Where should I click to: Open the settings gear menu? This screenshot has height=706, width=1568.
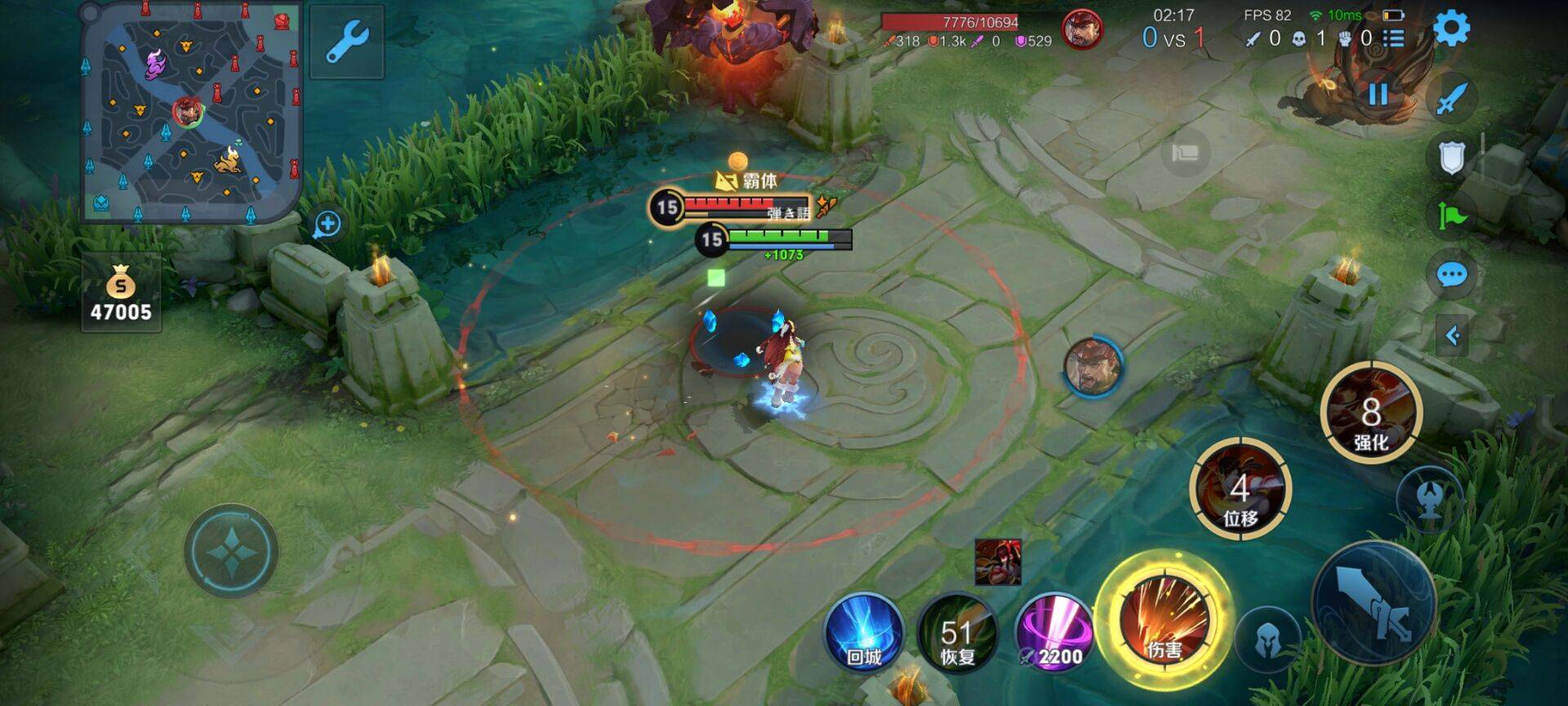[1451, 29]
